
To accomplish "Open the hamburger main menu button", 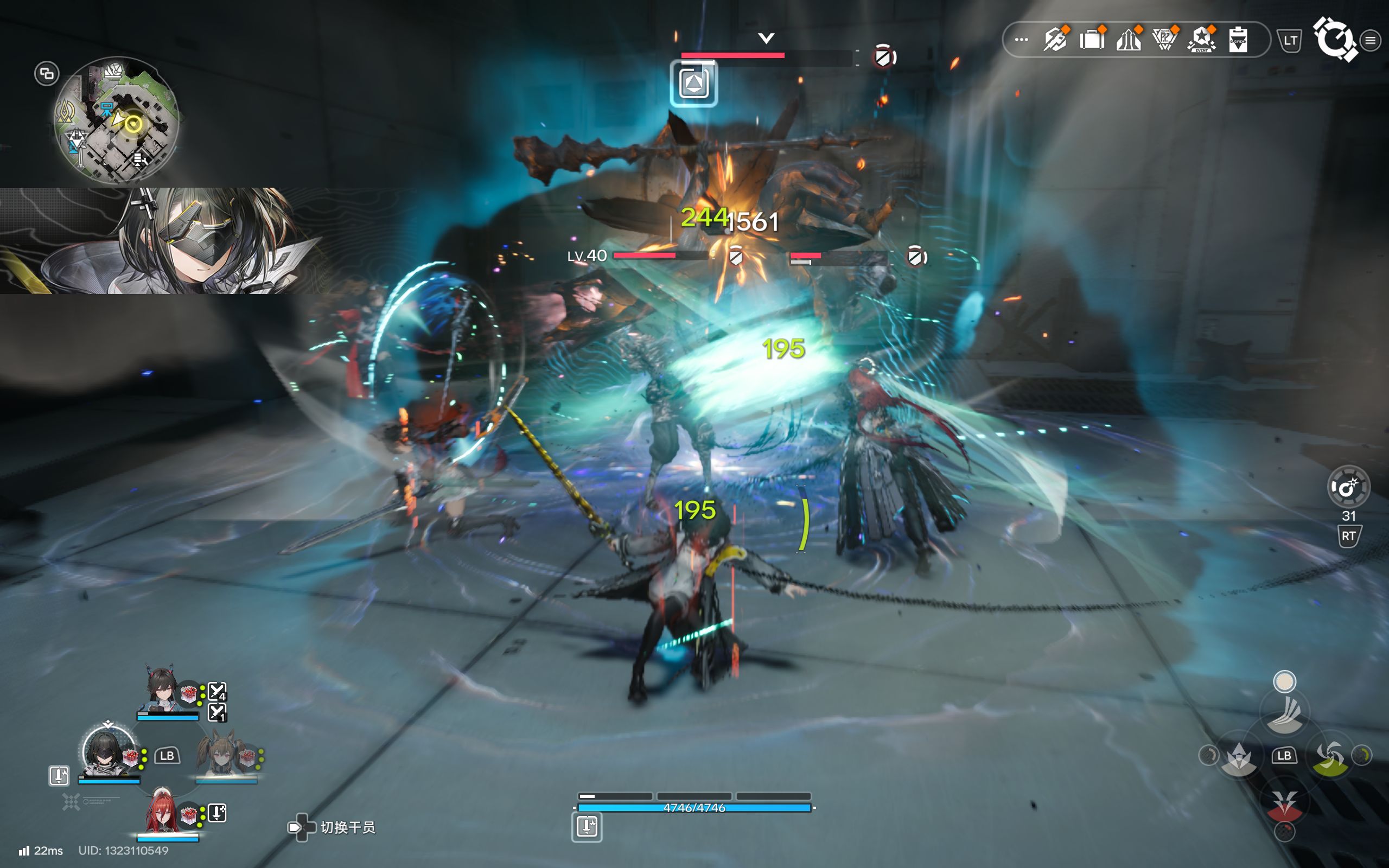I will [1370, 40].
